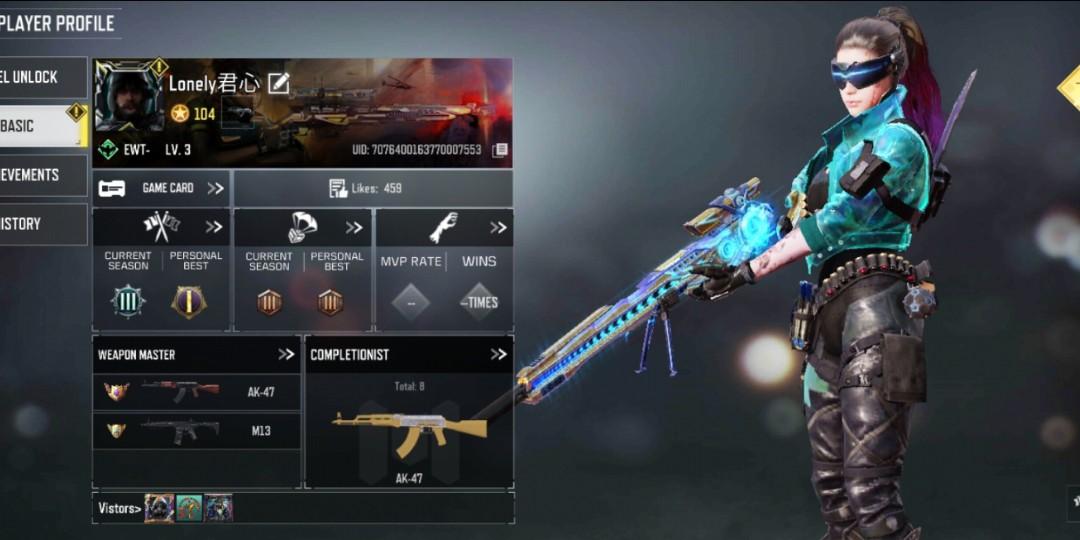Edit the player name with pencil icon
Viewport: 1080px width, 540px height.
(278, 84)
